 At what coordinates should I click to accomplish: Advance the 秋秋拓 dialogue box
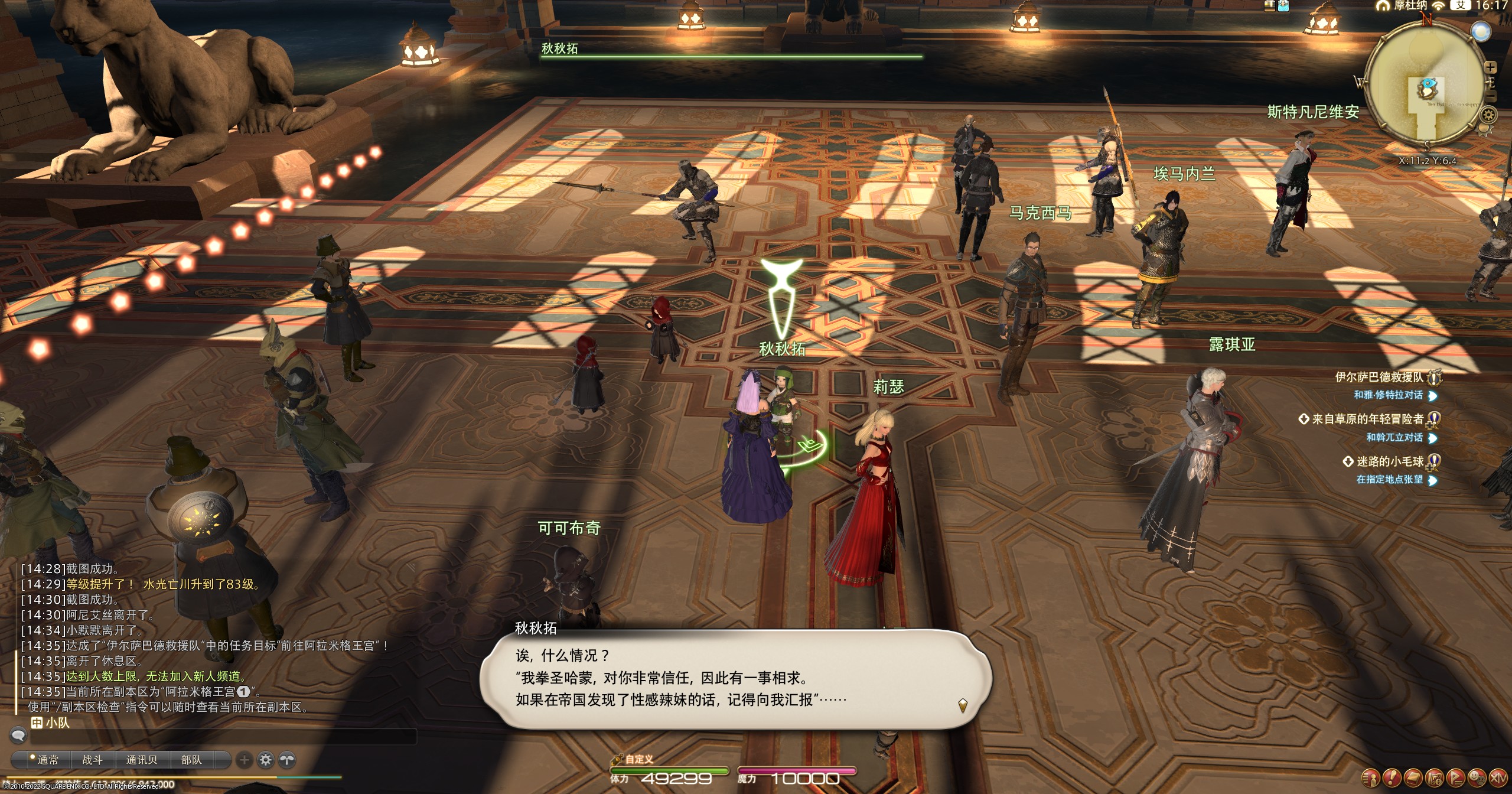pyautogui.click(x=962, y=705)
